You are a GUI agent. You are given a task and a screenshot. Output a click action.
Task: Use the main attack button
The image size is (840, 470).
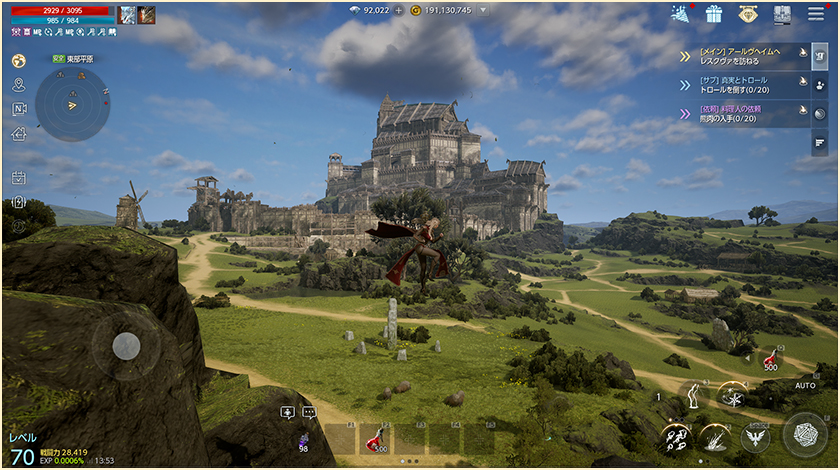tap(805, 434)
